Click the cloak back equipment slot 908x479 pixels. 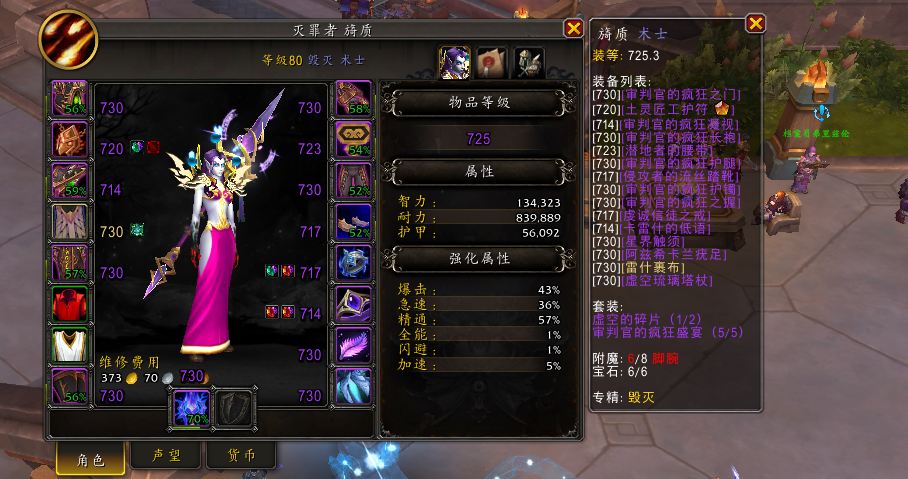pyautogui.click(x=70, y=222)
